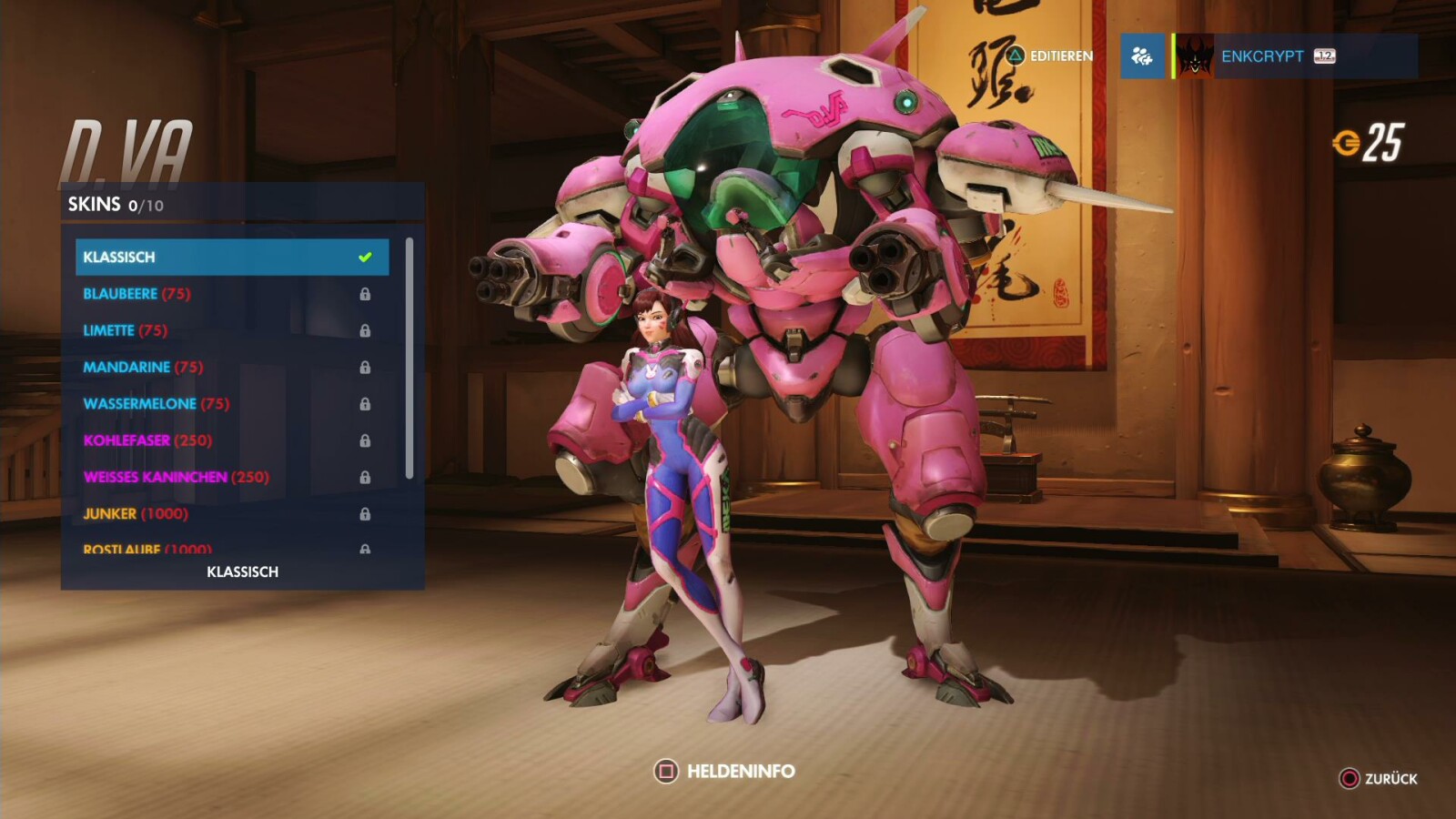
Task: Click the ENKCRYPT player portrait
Action: tap(1194, 56)
